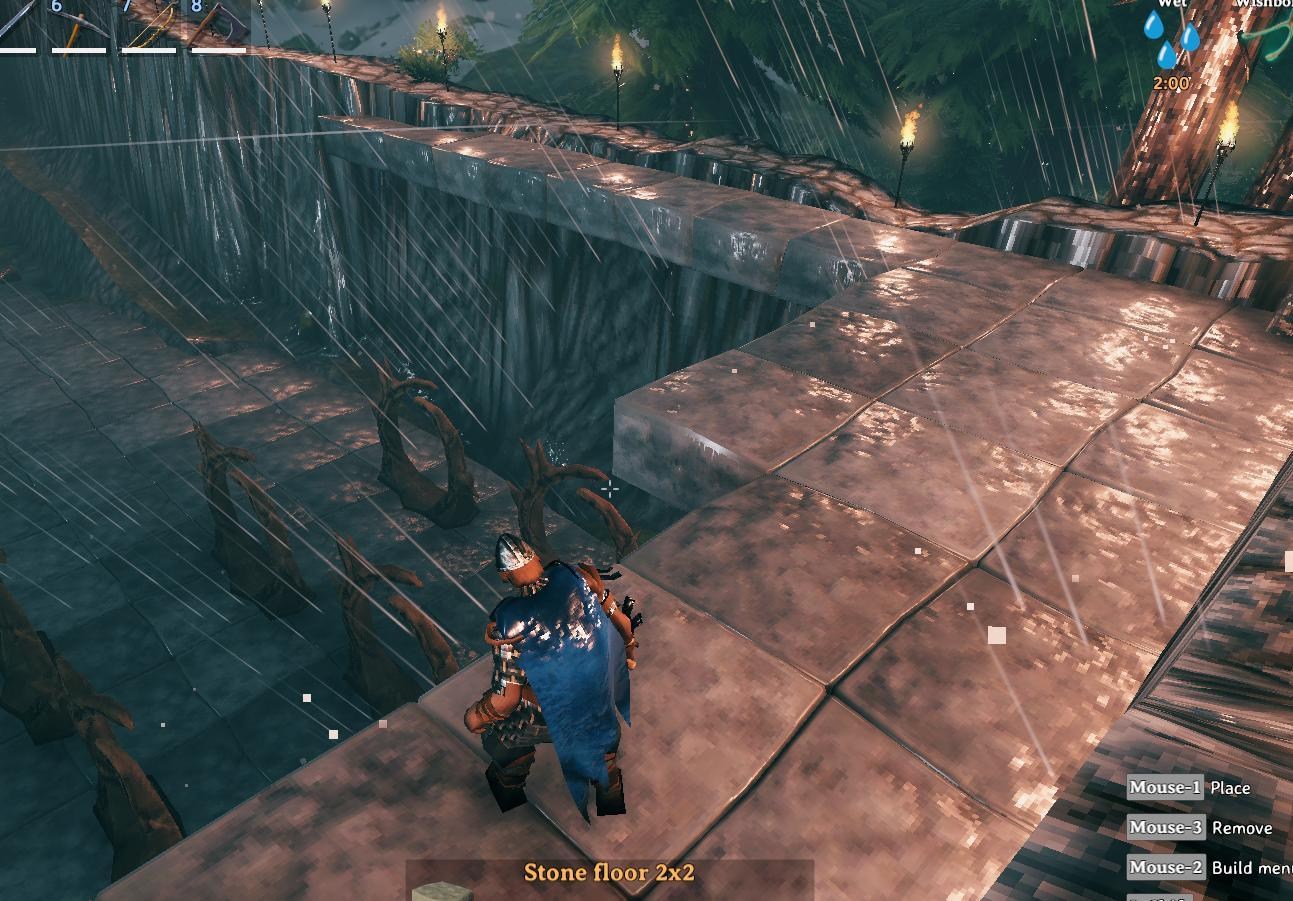Image resolution: width=1293 pixels, height=901 pixels.
Task: Choose the hammer in hotbar slot 8
Action: click(x=219, y=24)
